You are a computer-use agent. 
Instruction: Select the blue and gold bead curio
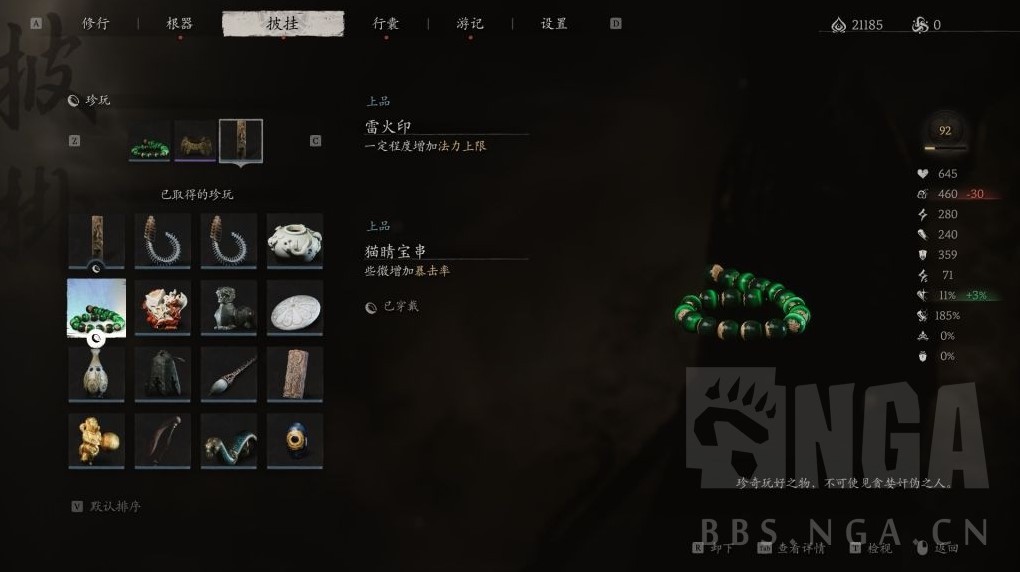click(x=295, y=440)
